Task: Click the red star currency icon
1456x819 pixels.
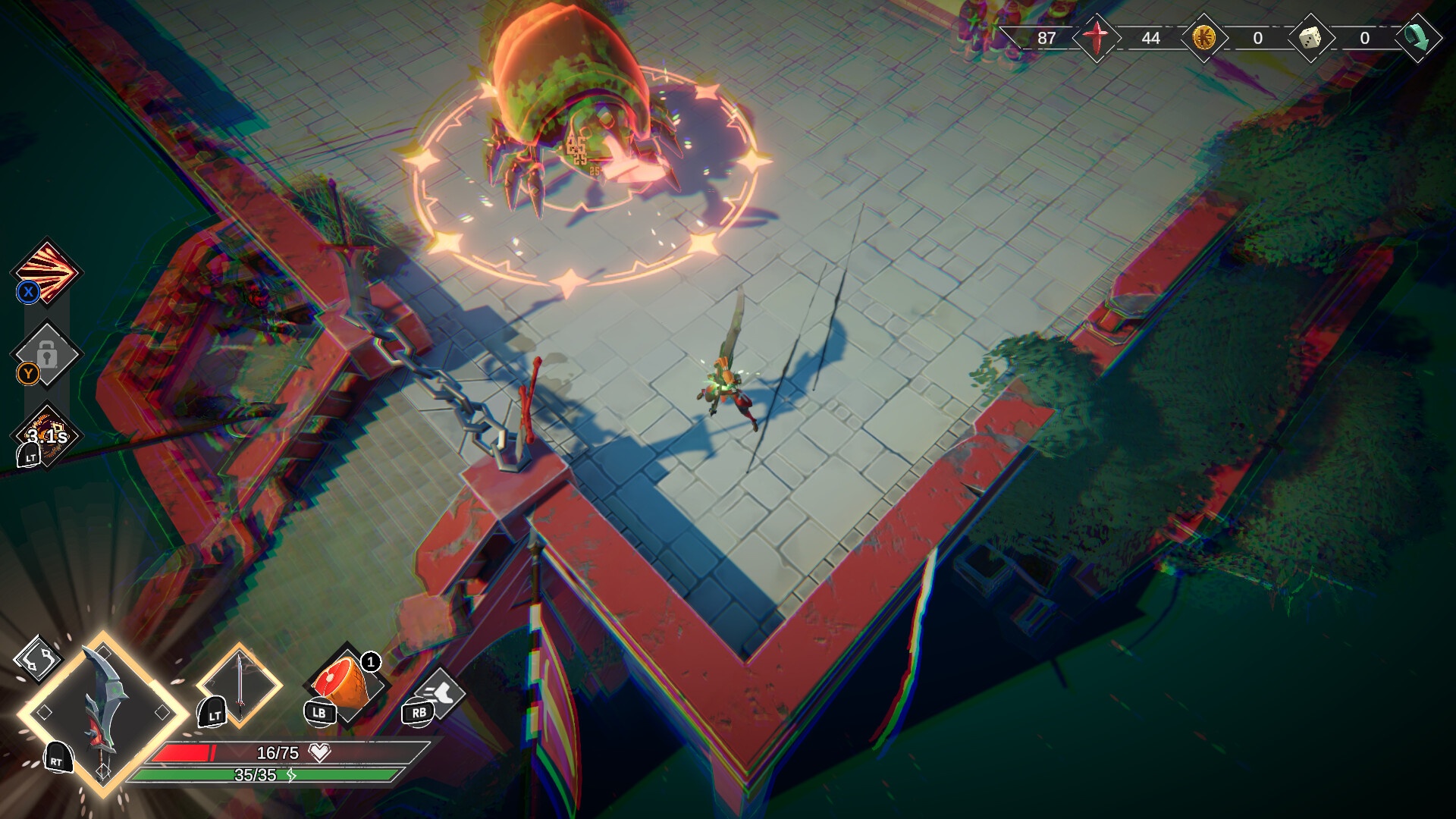Action: click(x=1096, y=38)
